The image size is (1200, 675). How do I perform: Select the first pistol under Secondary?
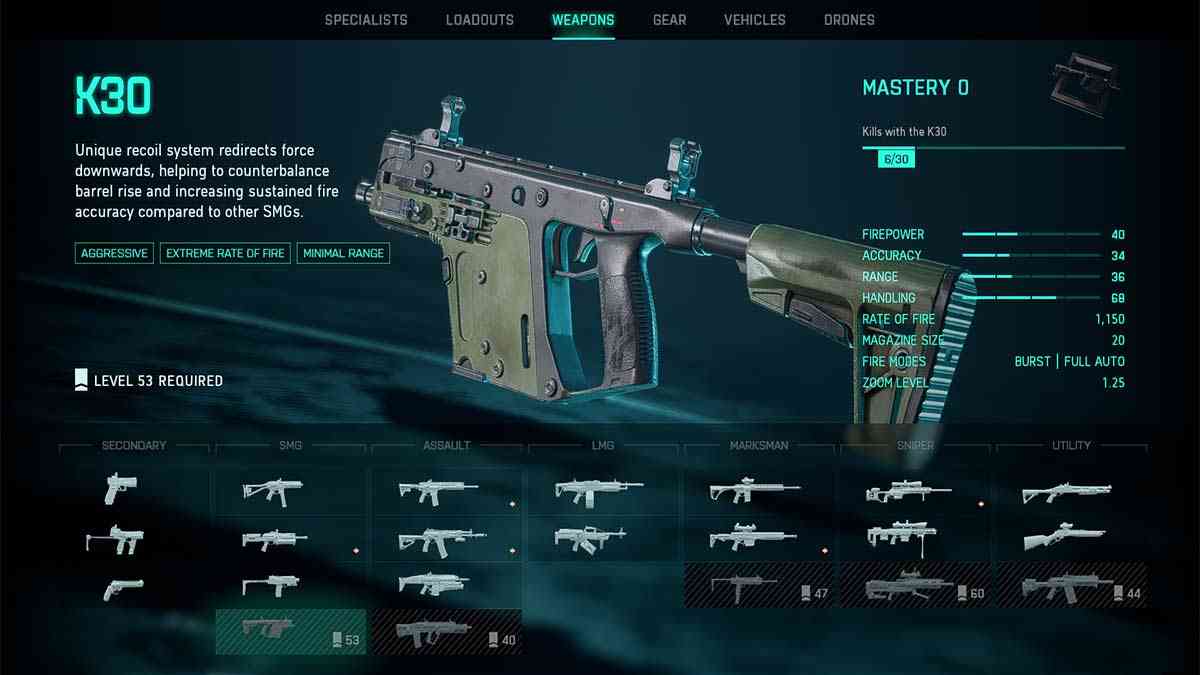[121, 489]
